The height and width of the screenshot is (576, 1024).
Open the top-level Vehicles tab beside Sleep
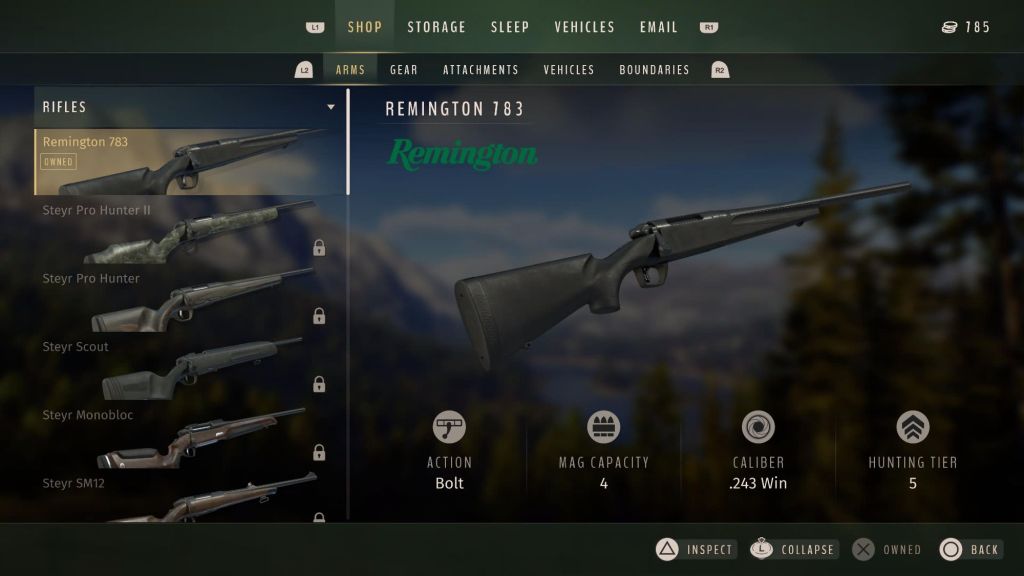pos(584,27)
